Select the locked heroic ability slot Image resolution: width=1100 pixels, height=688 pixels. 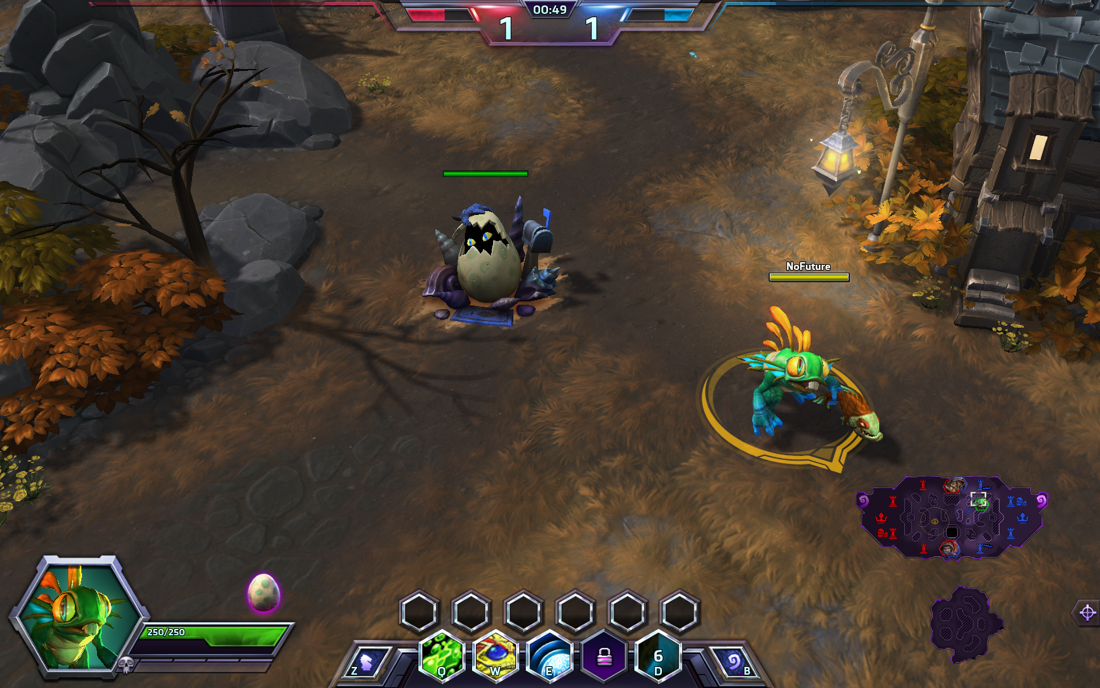point(604,656)
